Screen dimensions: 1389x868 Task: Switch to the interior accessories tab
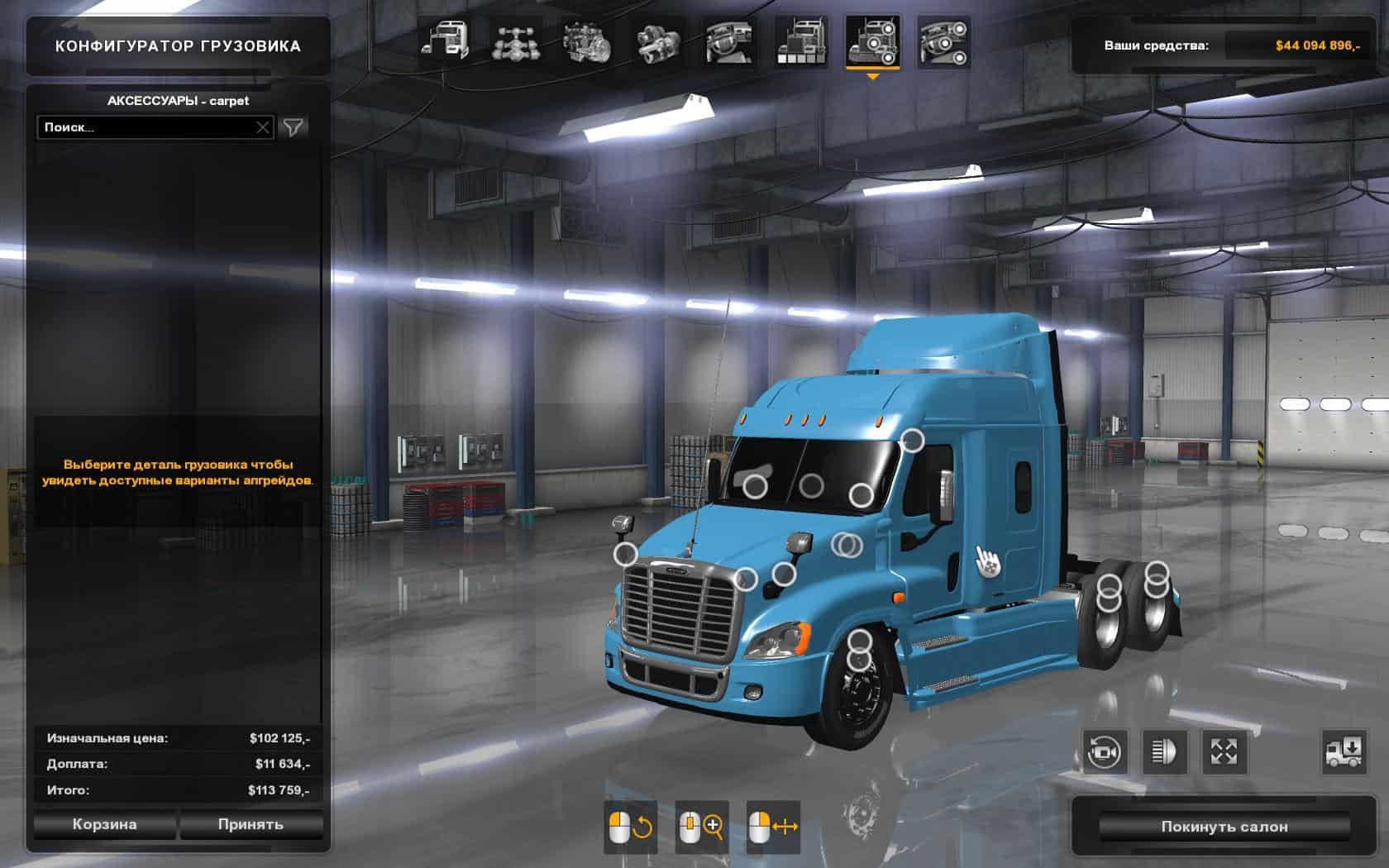click(943, 41)
